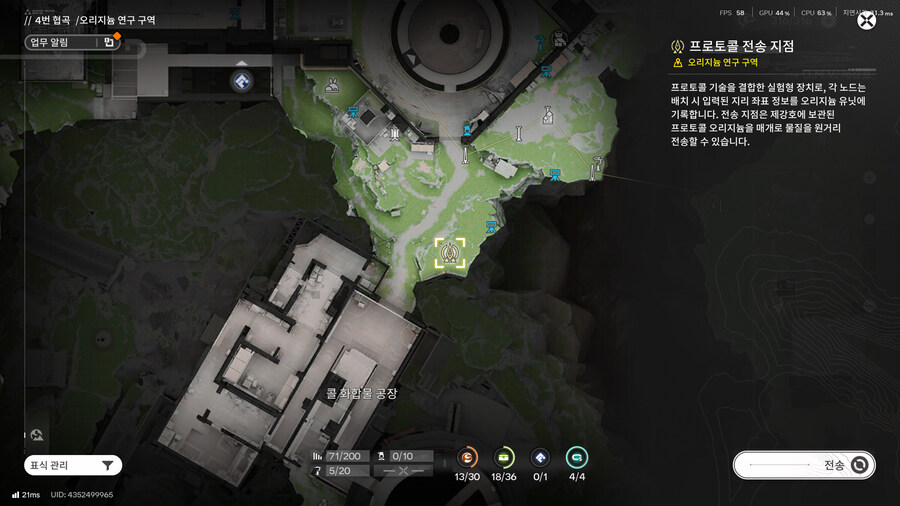Open 표식 관리 marker filter
This screenshot has width=900, height=506.
tap(73, 465)
